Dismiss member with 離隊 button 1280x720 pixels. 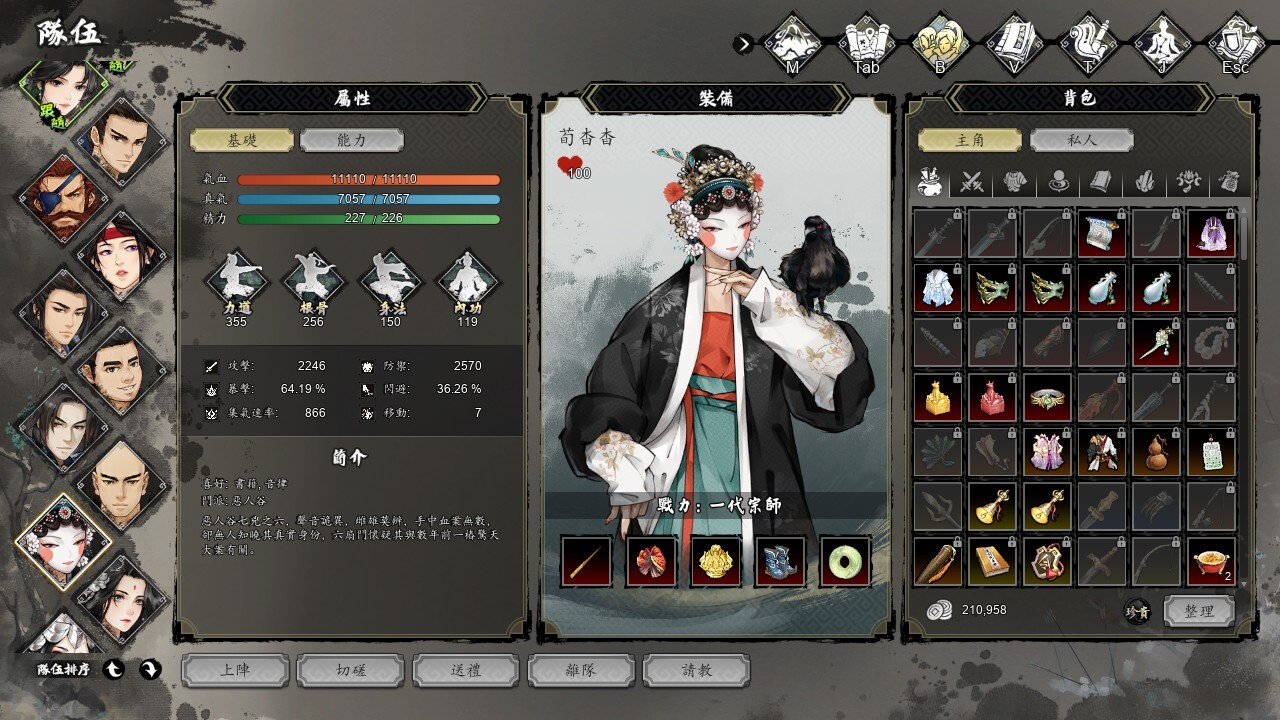tap(581, 670)
